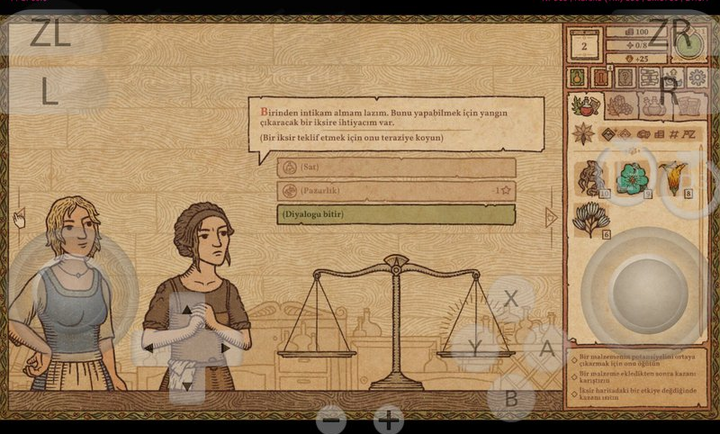
Task: Select the green potion bottle icon
Action: (577, 77)
